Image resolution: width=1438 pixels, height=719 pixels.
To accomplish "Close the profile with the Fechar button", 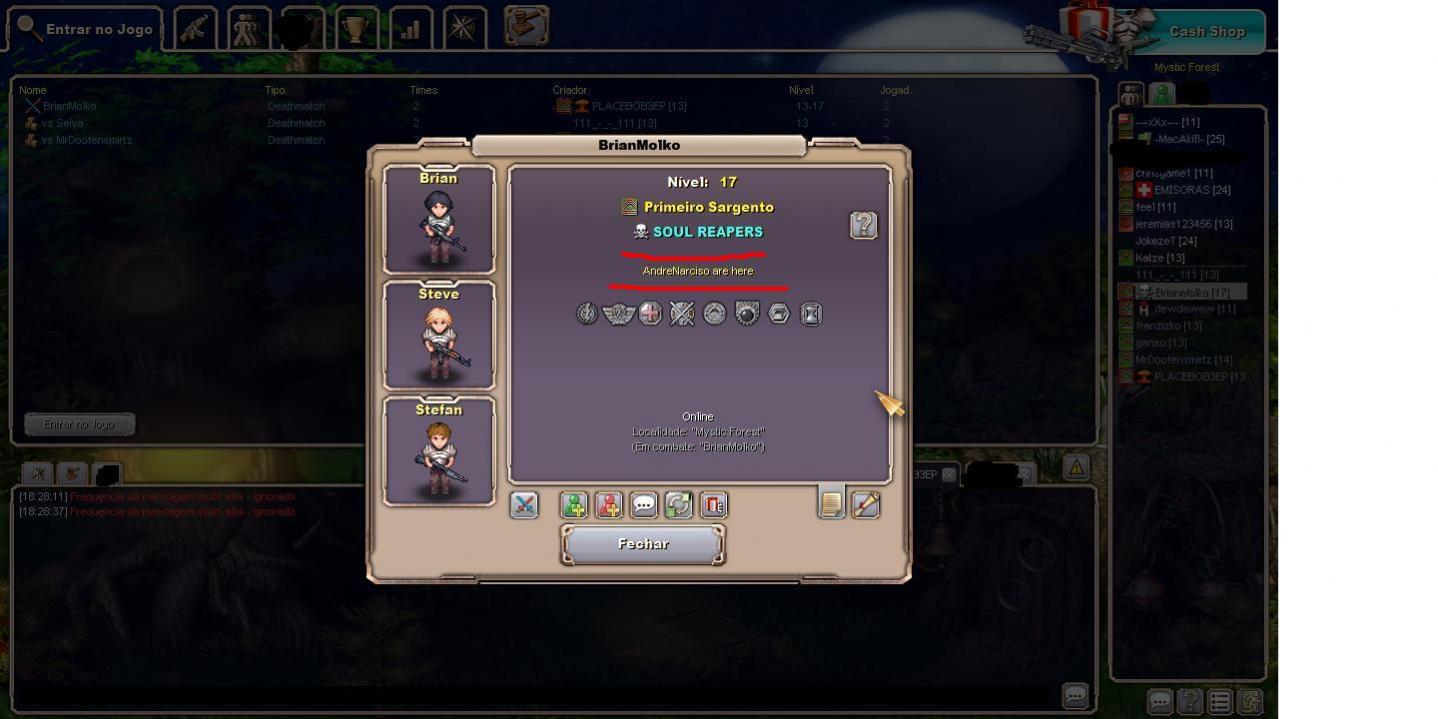I will [643, 544].
